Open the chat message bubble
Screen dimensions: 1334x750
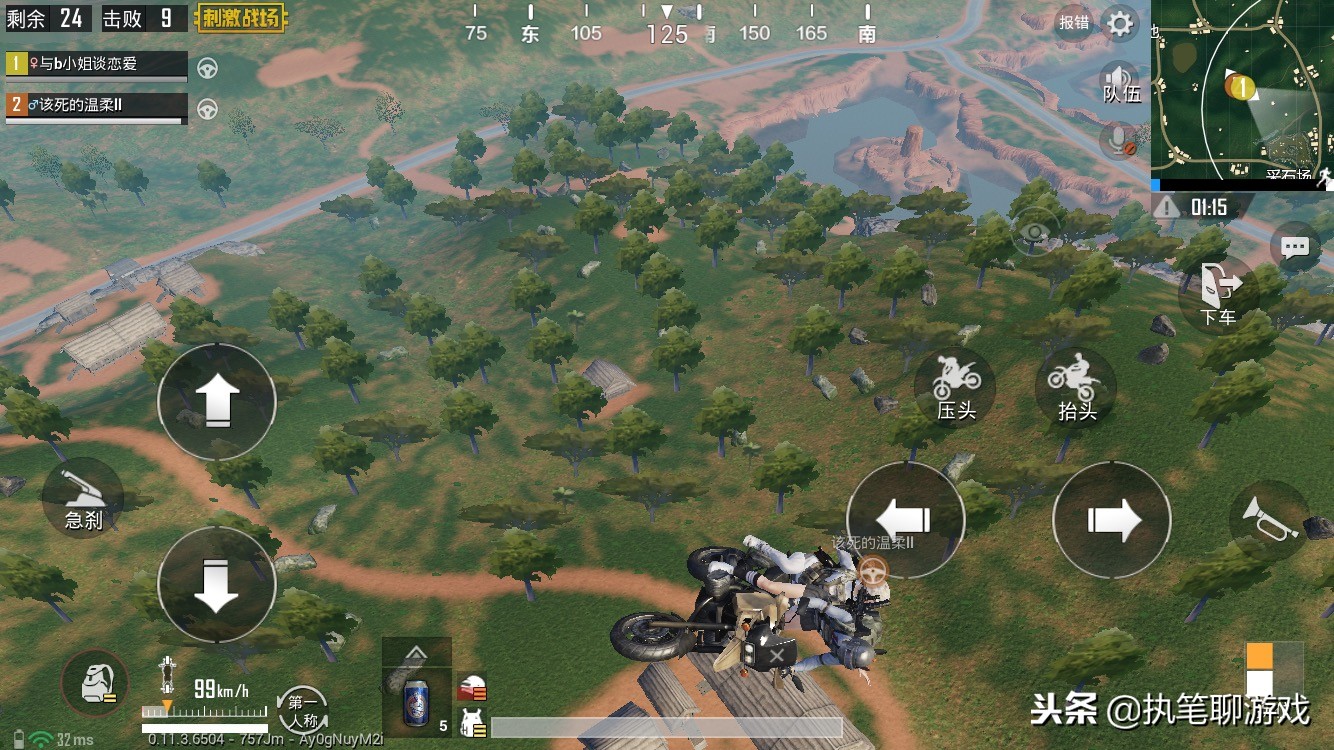pyautogui.click(x=1294, y=246)
